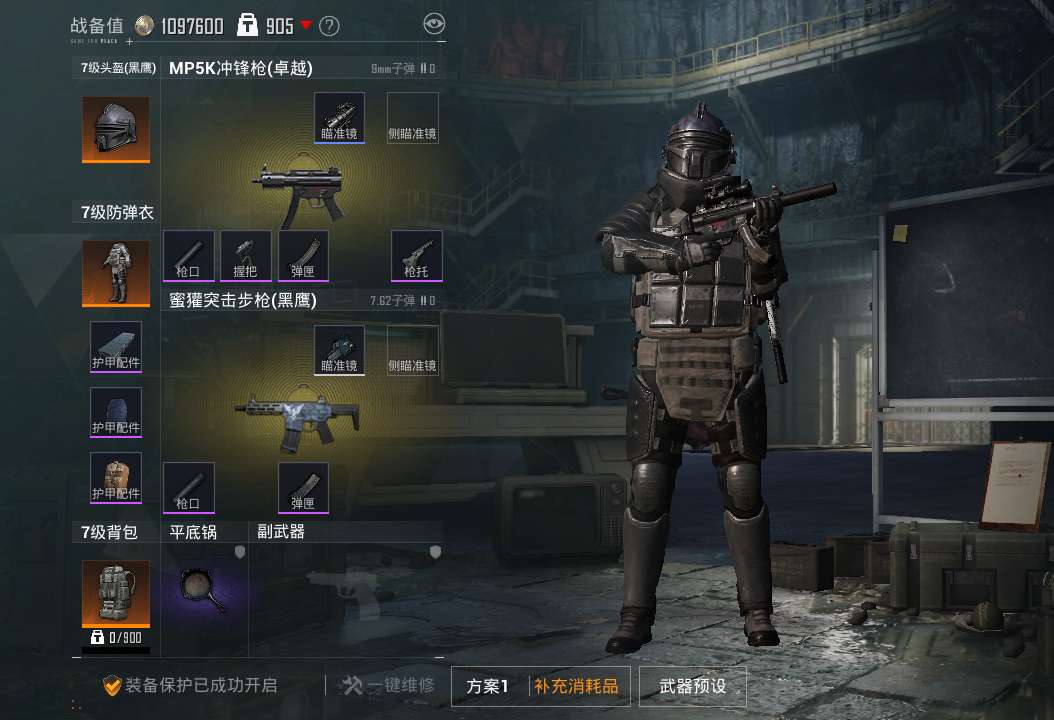The width and height of the screenshot is (1054, 720).
Task: Click the 一键维修 one-click repair button
Action: click(388, 686)
